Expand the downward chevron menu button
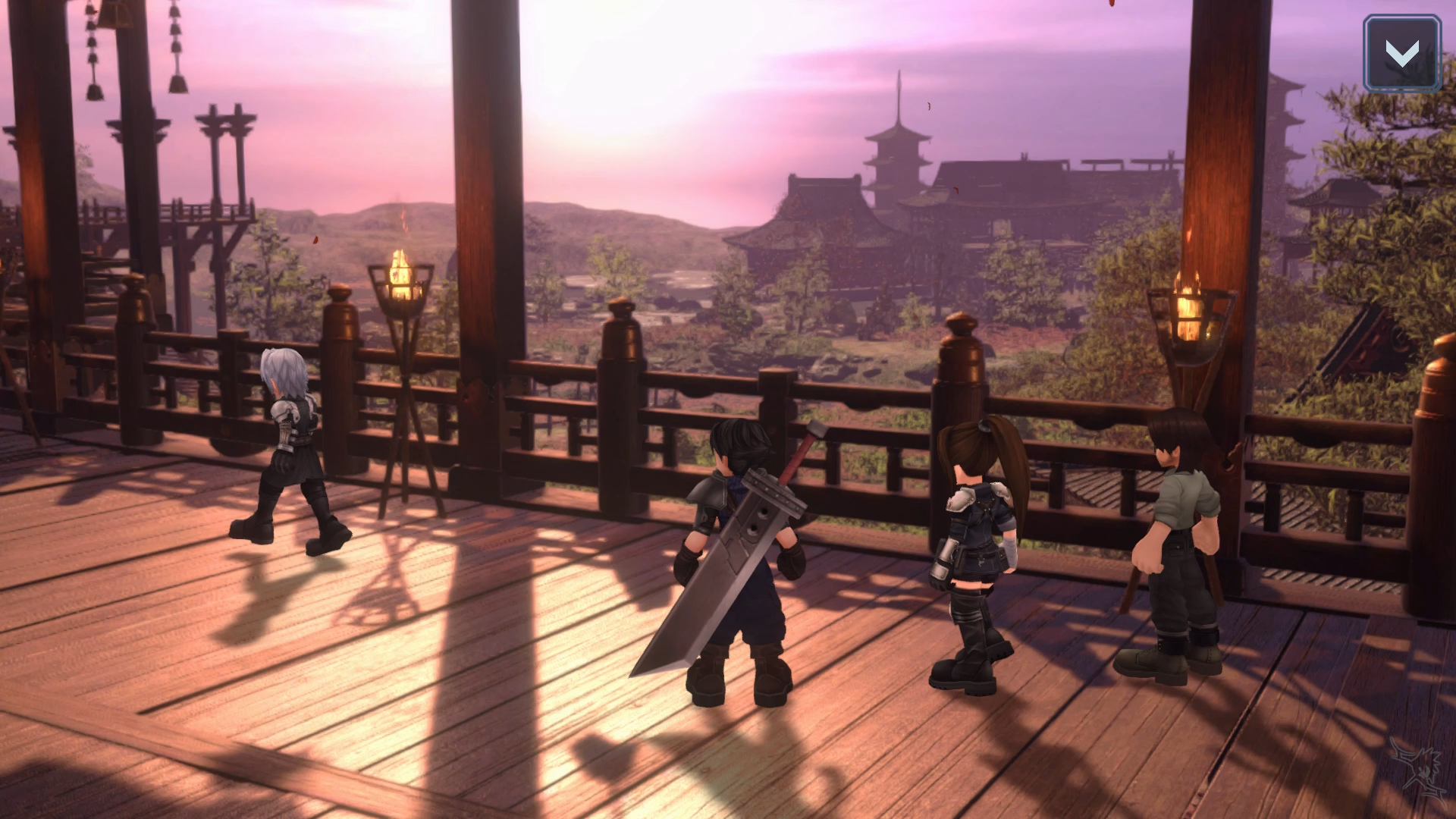The width and height of the screenshot is (1456, 819). pyautogui.click(x=1401, y=54)
